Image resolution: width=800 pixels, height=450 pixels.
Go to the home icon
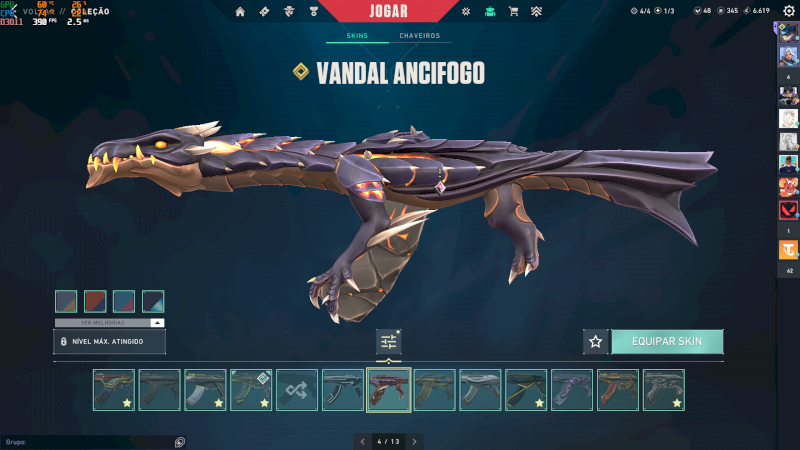(x=240, y=11)
